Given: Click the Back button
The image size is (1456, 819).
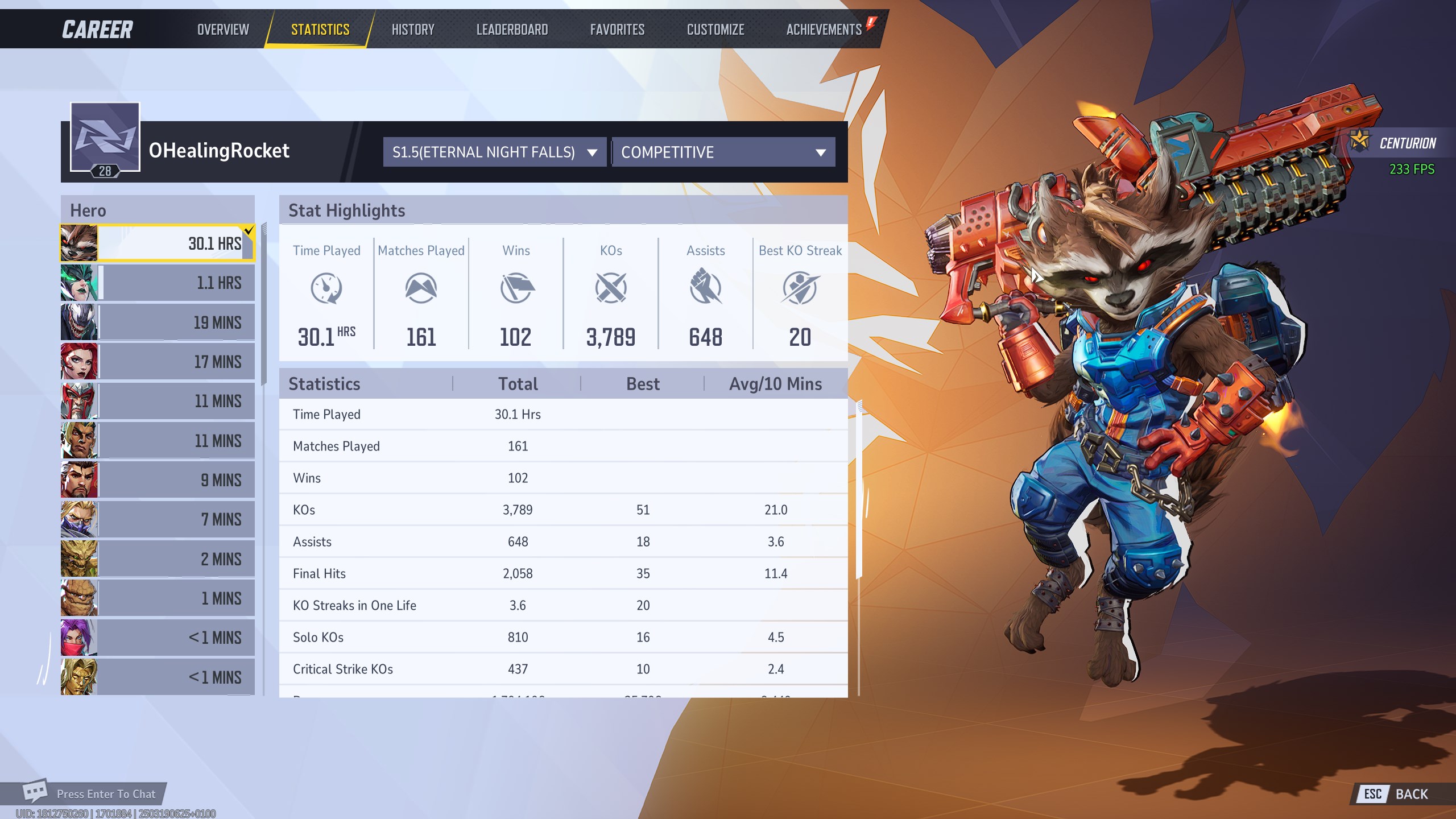Looking at the screenshot, I should click(x=1397, y=794).
